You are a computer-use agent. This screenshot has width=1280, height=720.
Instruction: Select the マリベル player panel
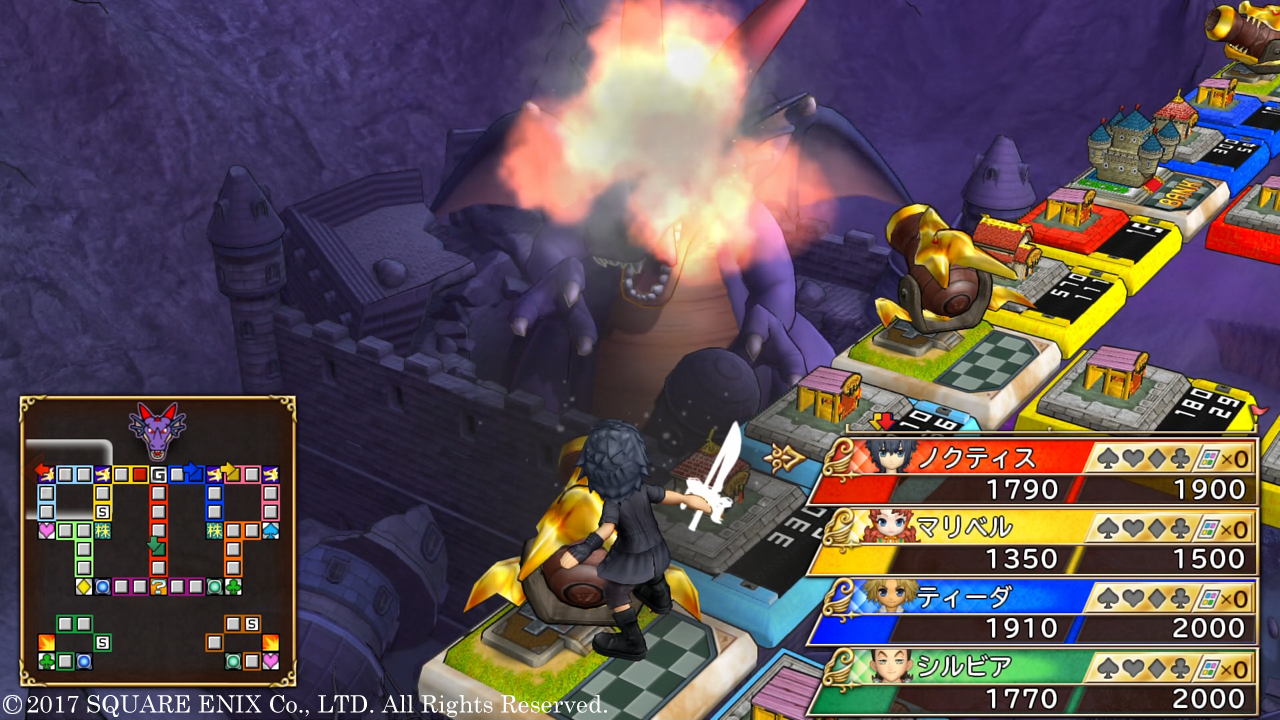click(1033, 542)
